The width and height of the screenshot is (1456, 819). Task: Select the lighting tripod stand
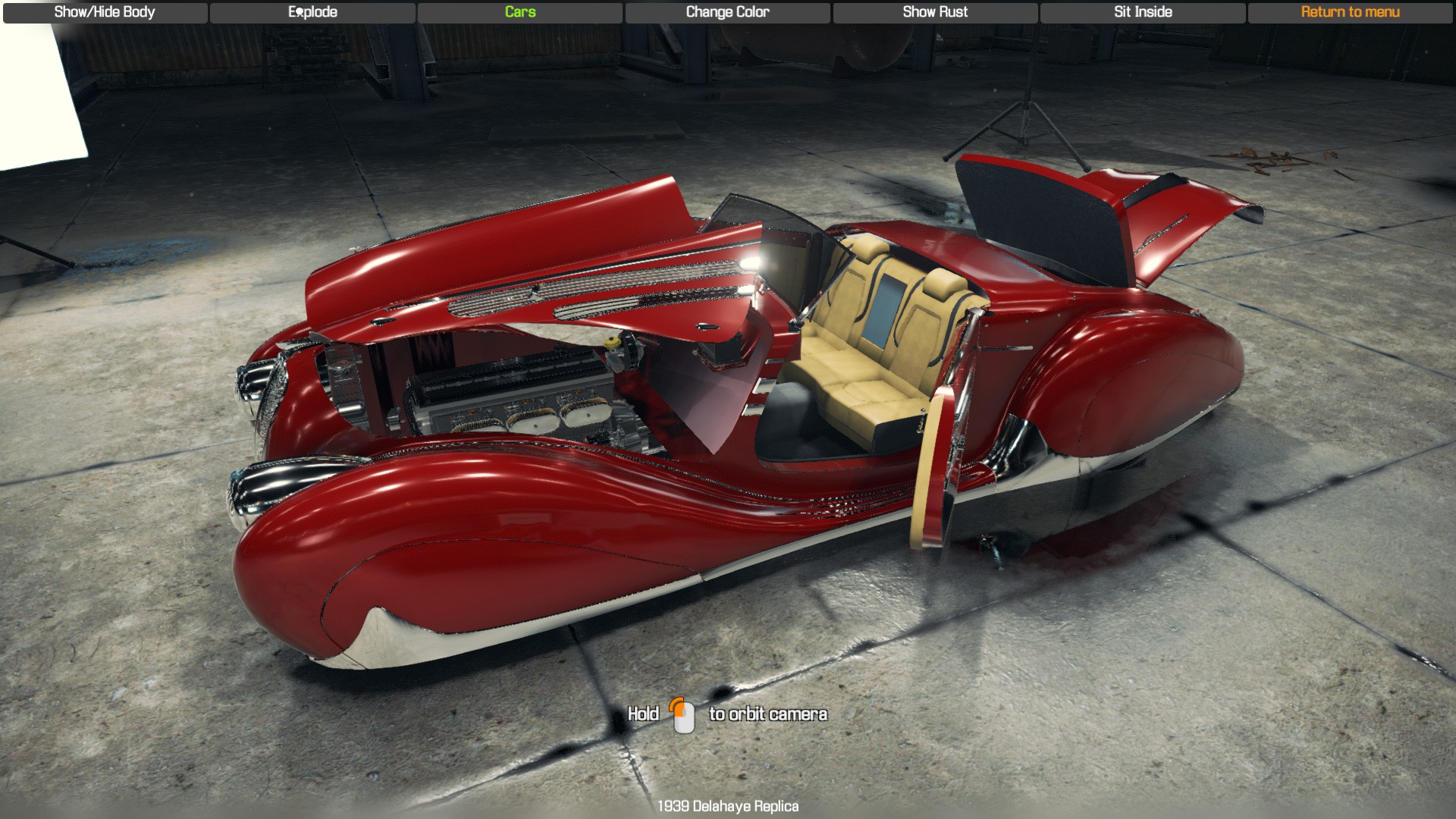coord(1028,106)
